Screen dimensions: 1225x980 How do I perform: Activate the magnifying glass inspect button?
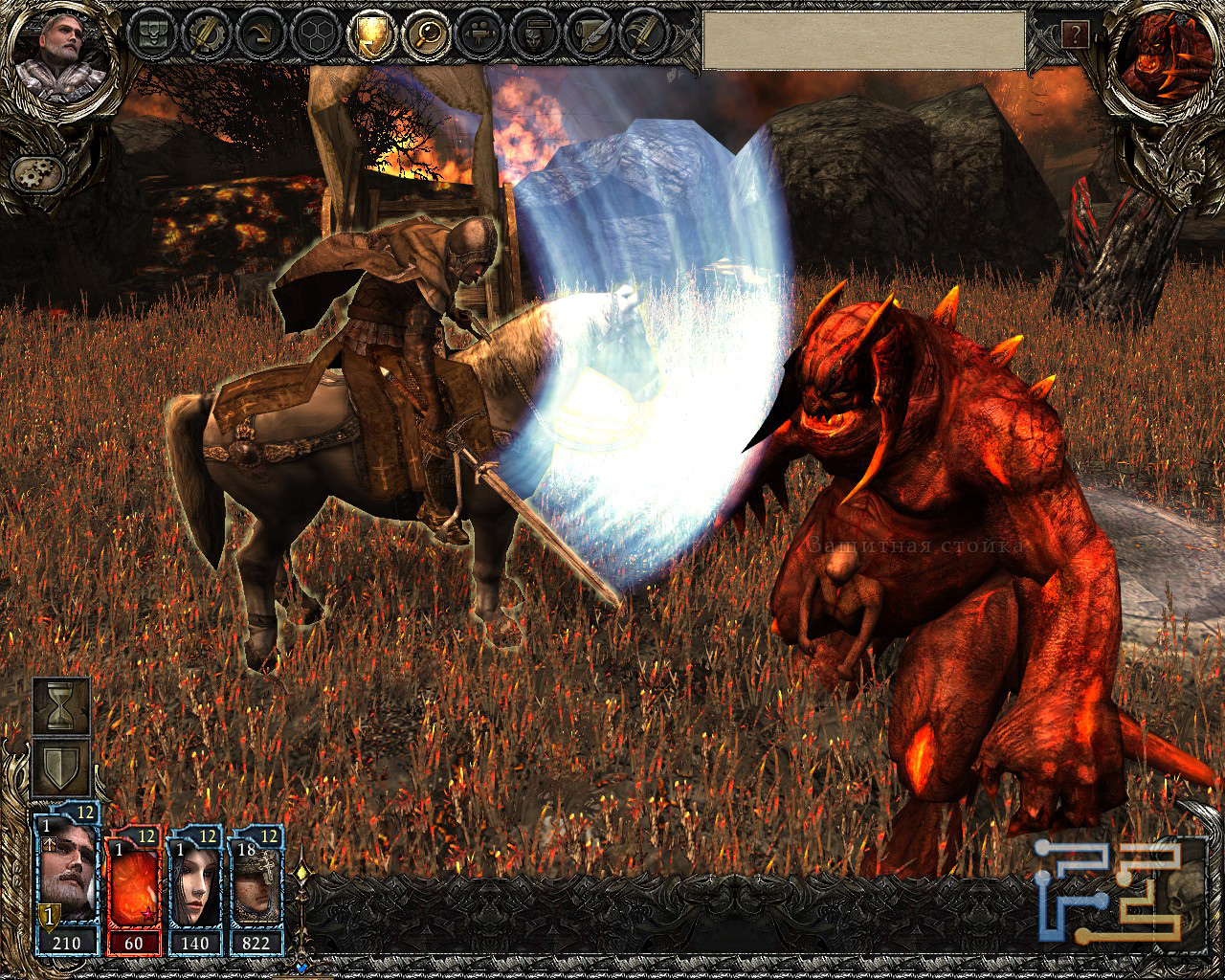pyautogui.click(x=422, y=35)
